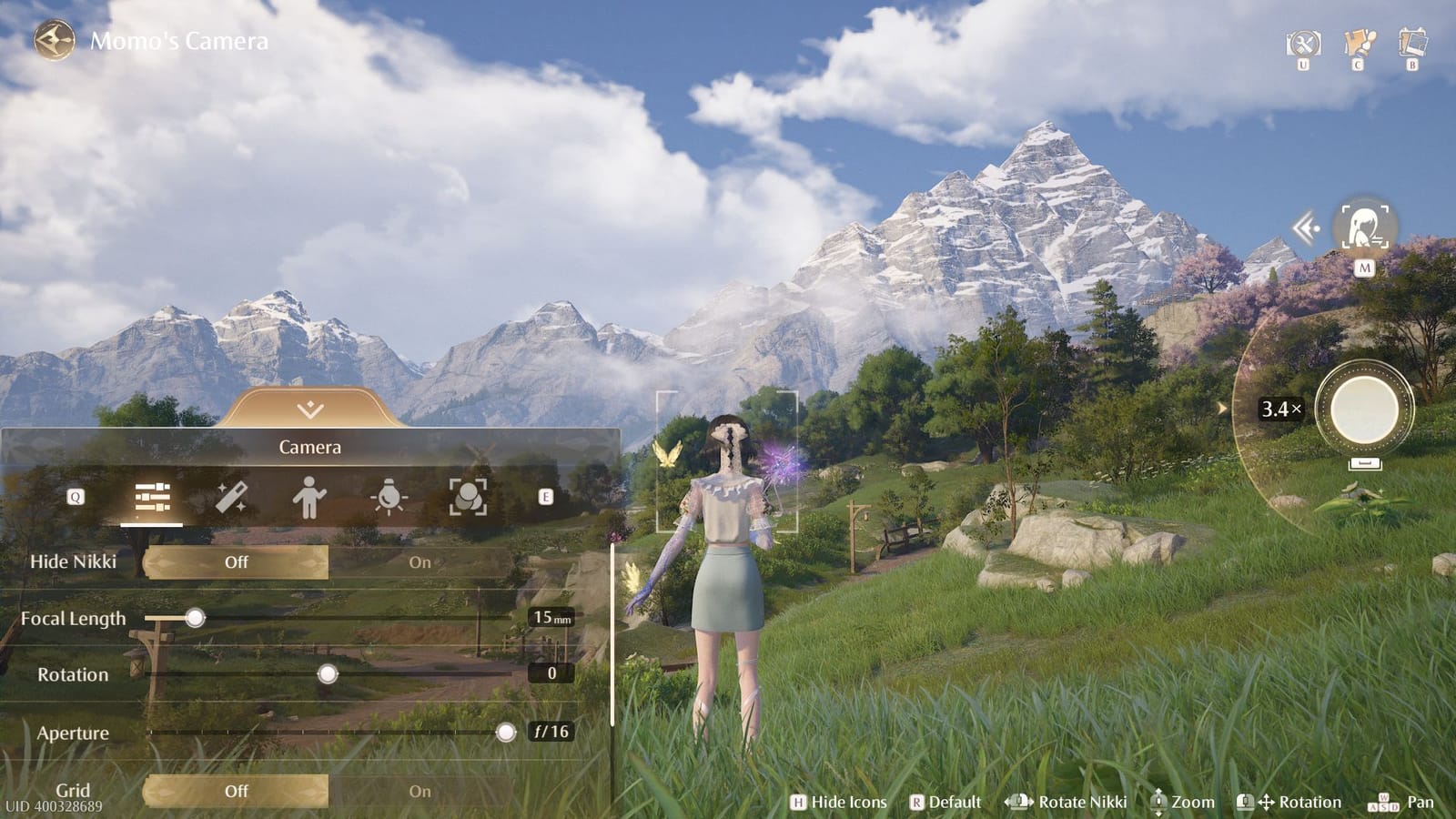Set Hide Nikki to On
The height and width of the screenshot is (819, 1456).
(x=420, y=562)
